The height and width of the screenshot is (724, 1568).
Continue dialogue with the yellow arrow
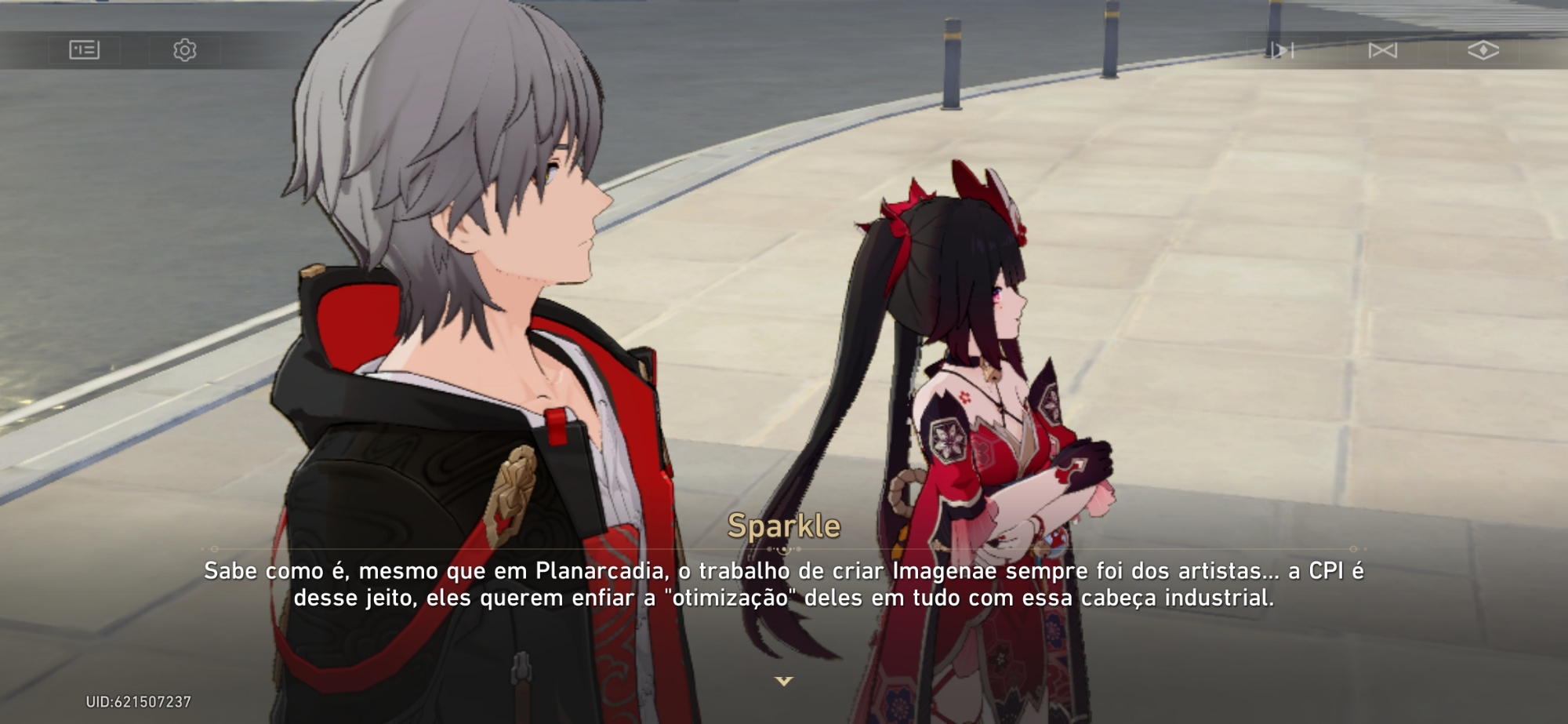[x=783, y=681]
